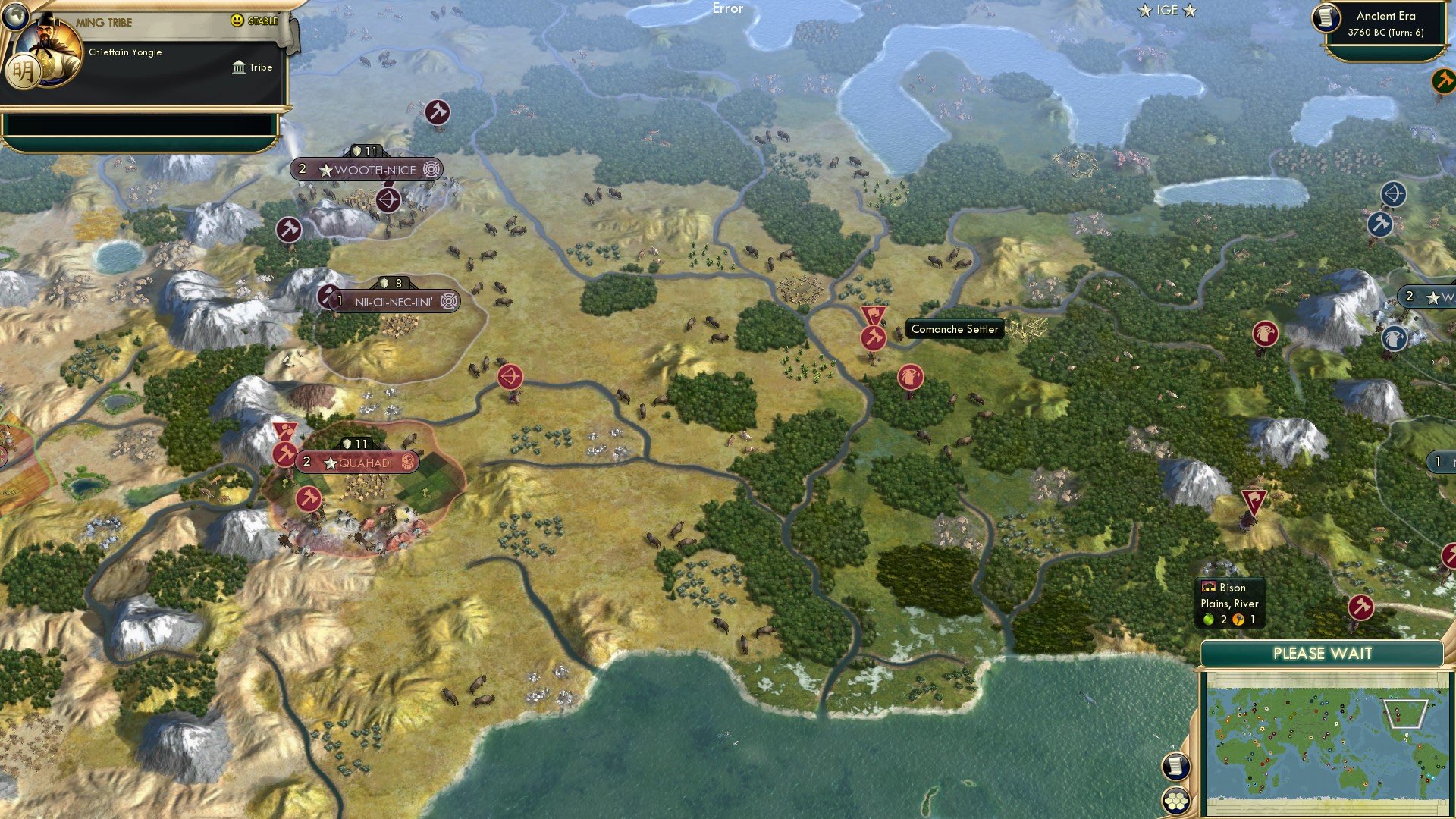Click the growth star on the Quahadi banner
1456x819 pixels.
click(x=330, y=460)
